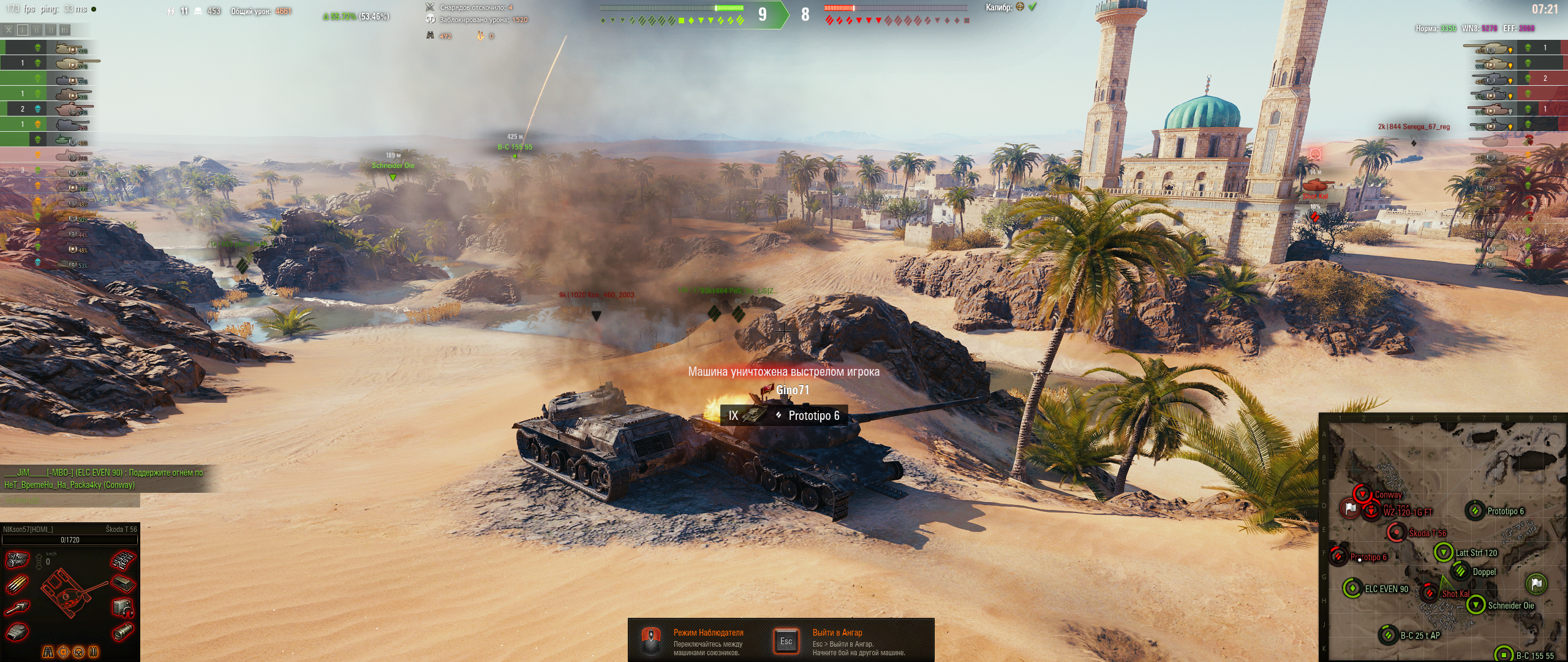The height and width of the screenshot is (662, 1568).
Task: Select the engine module icon
Action: [x=17, y=560]
